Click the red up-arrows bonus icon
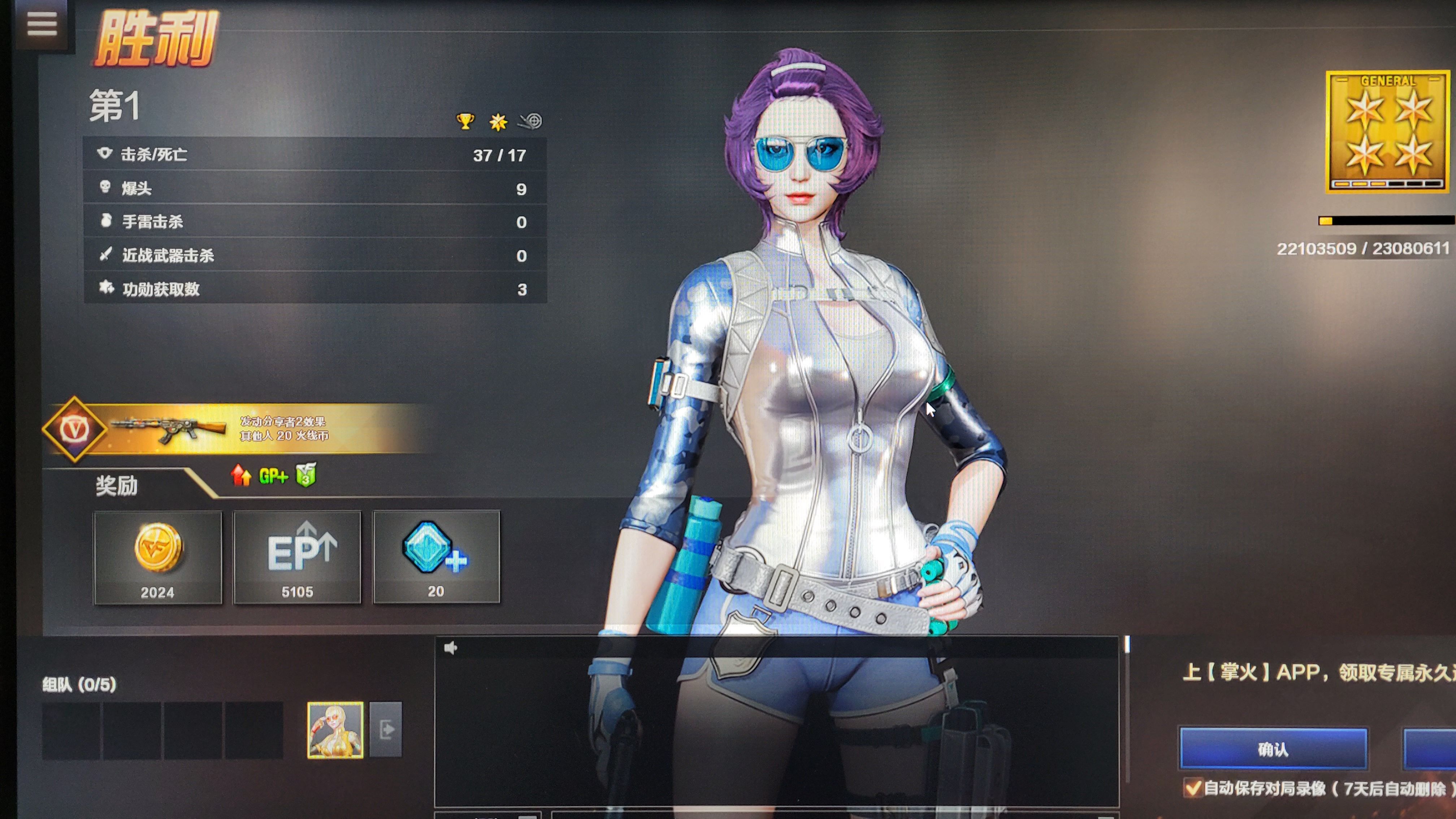 (x=241, y=475)
